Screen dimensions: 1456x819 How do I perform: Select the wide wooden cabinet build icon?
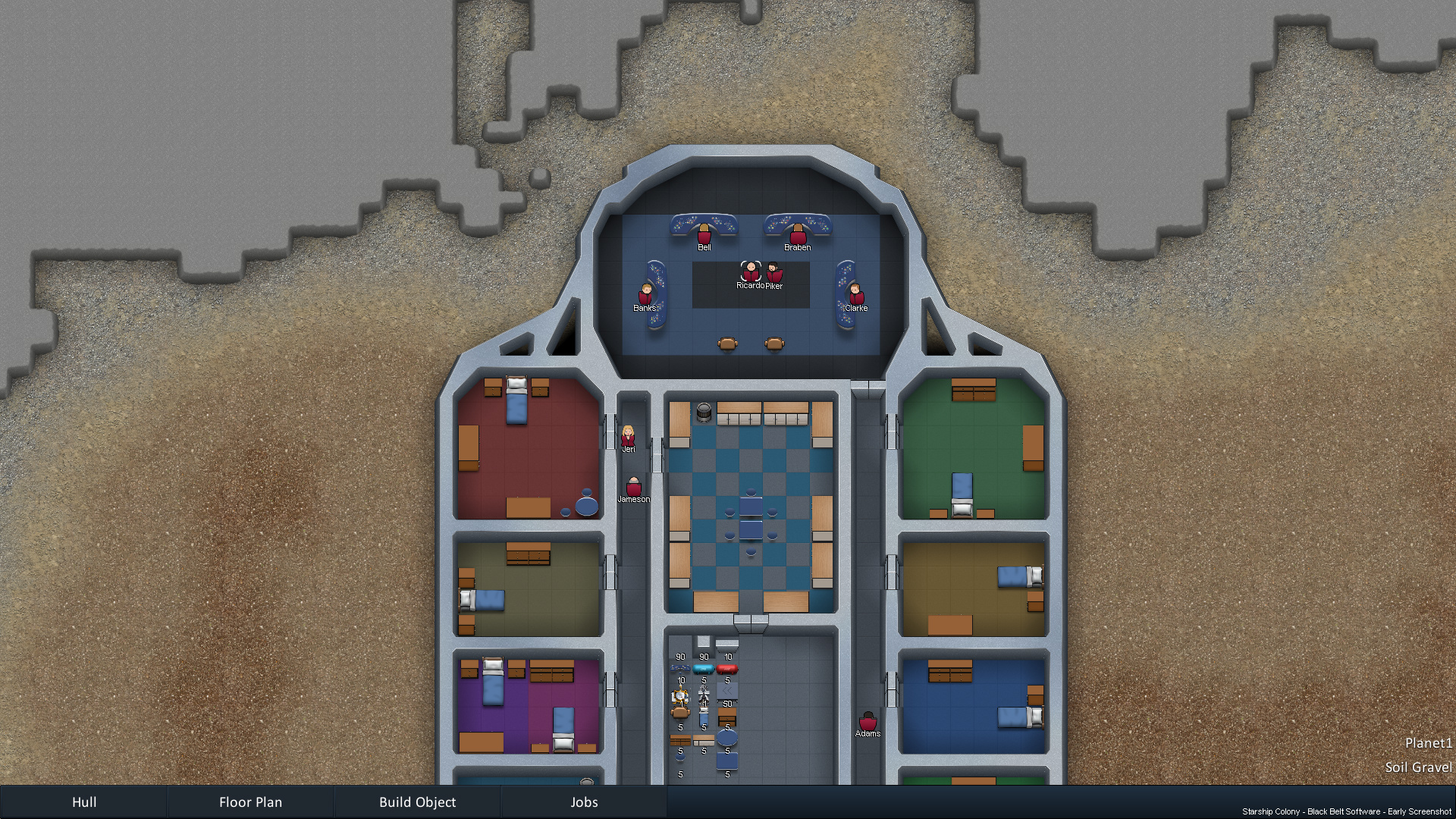(679, 740)
